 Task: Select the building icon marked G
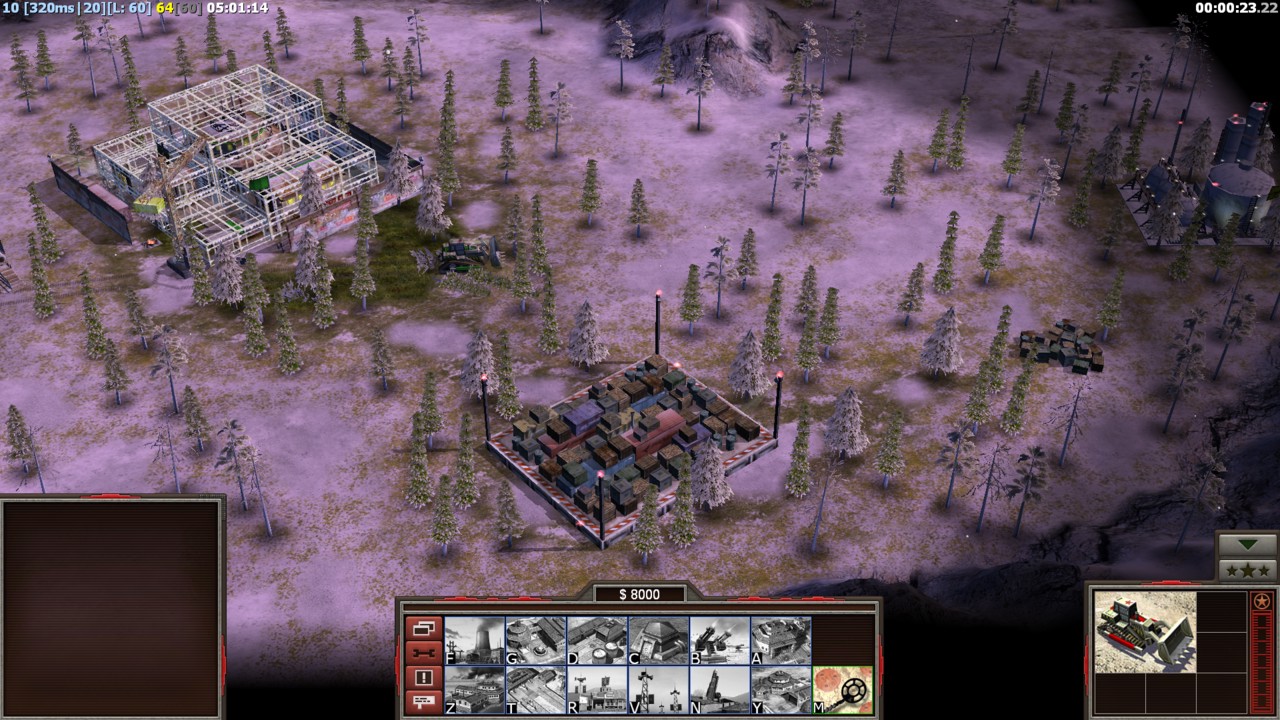tap(535, 640)
